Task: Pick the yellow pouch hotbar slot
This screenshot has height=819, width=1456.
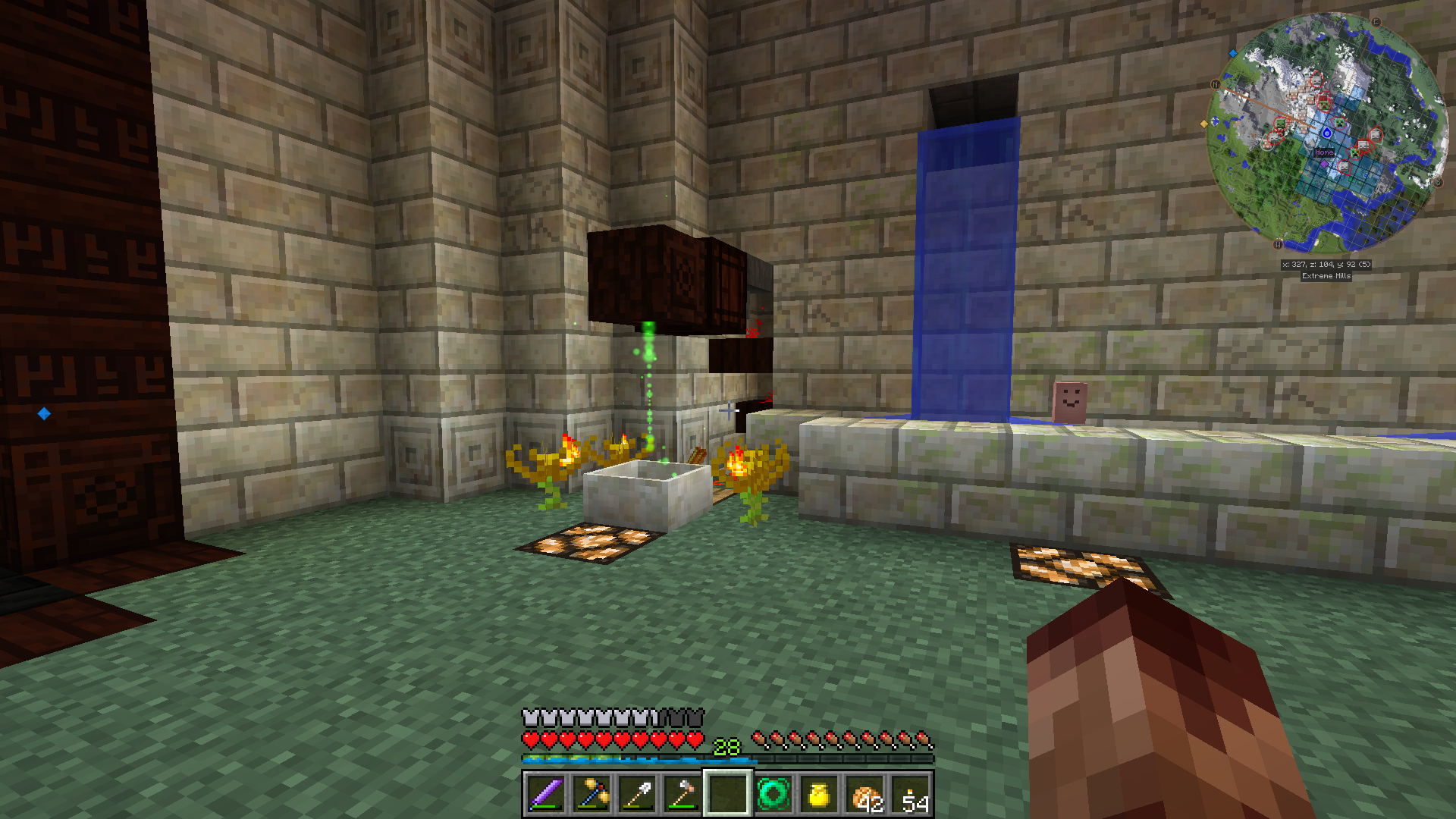Action: 819,794
